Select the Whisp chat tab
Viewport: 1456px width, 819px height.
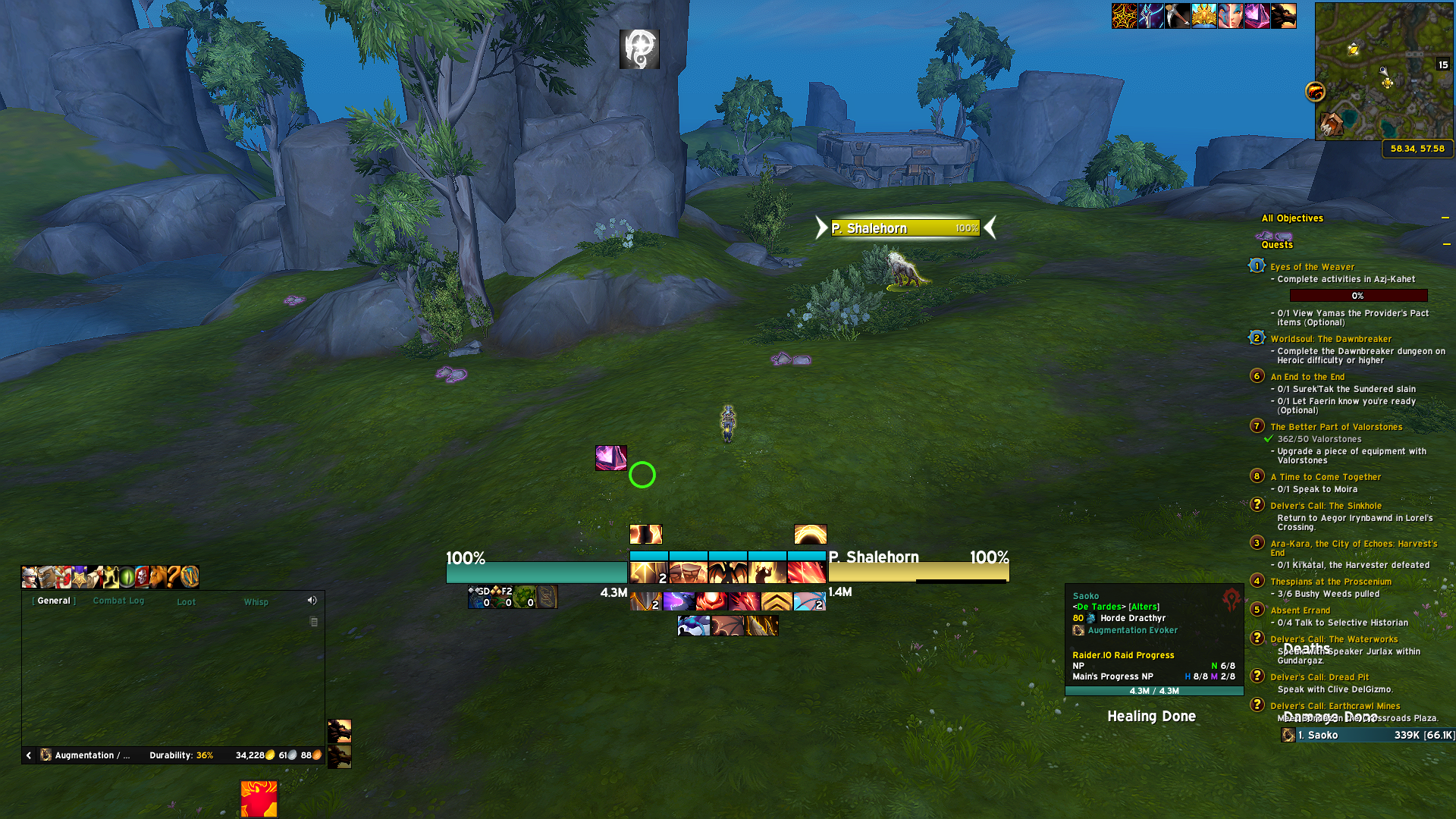click(x=256, y=602)
